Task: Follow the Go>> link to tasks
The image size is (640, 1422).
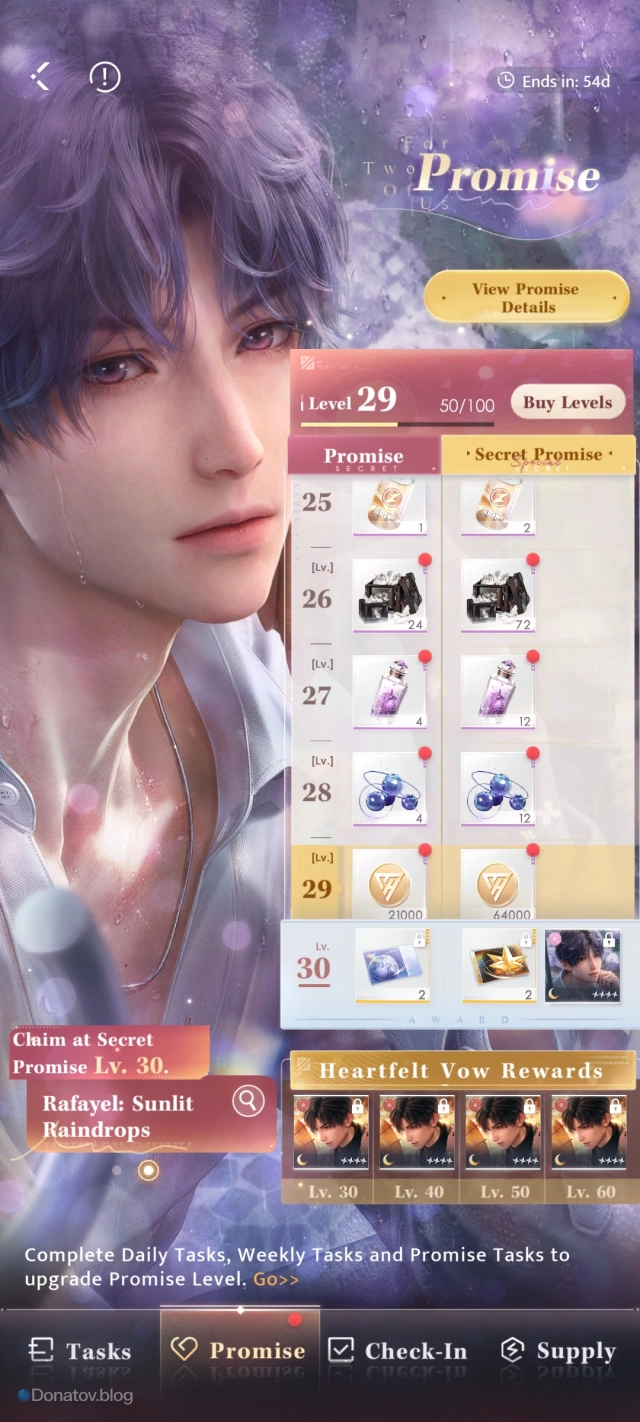Action: tap(275, 1279)
